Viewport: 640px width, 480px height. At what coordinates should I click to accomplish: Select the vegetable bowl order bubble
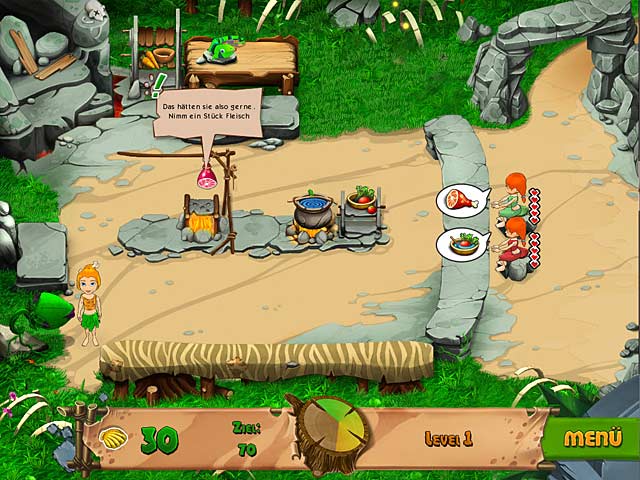tap(460, 244)
